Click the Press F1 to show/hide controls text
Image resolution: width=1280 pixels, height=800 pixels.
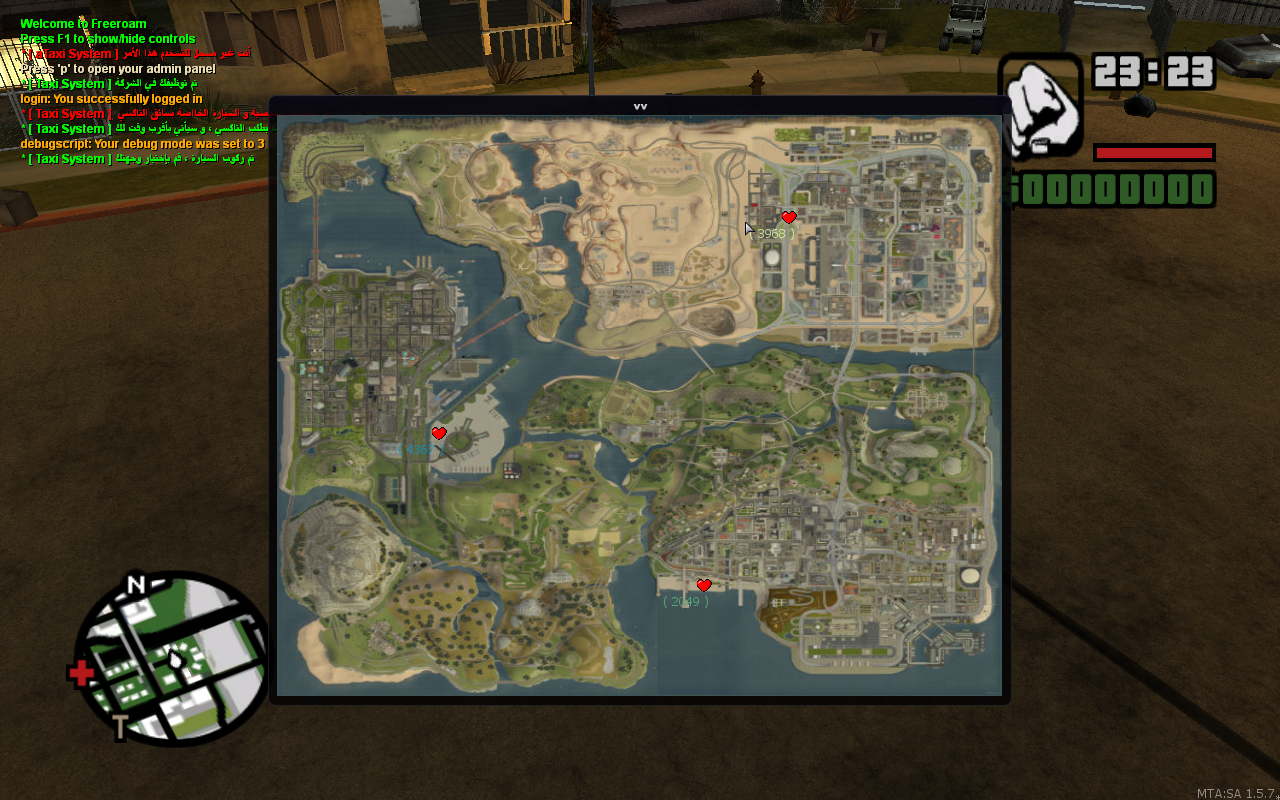point(107,38)
